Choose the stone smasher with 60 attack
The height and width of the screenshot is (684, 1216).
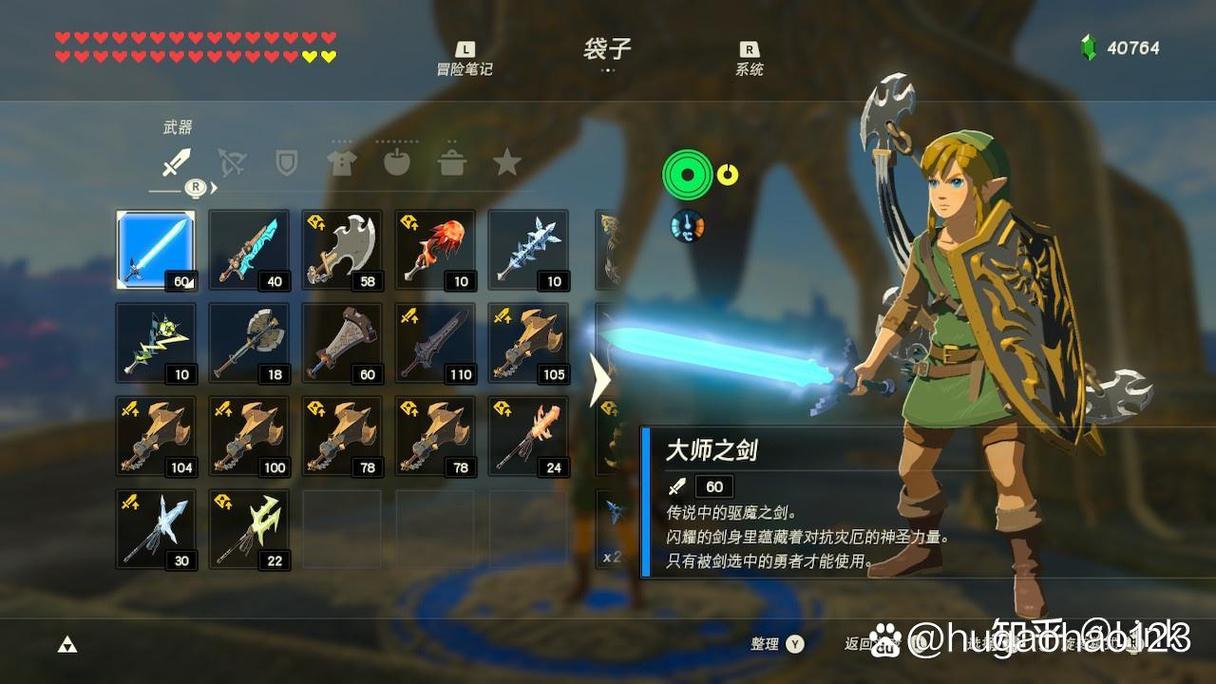click(x=342, y=343)
